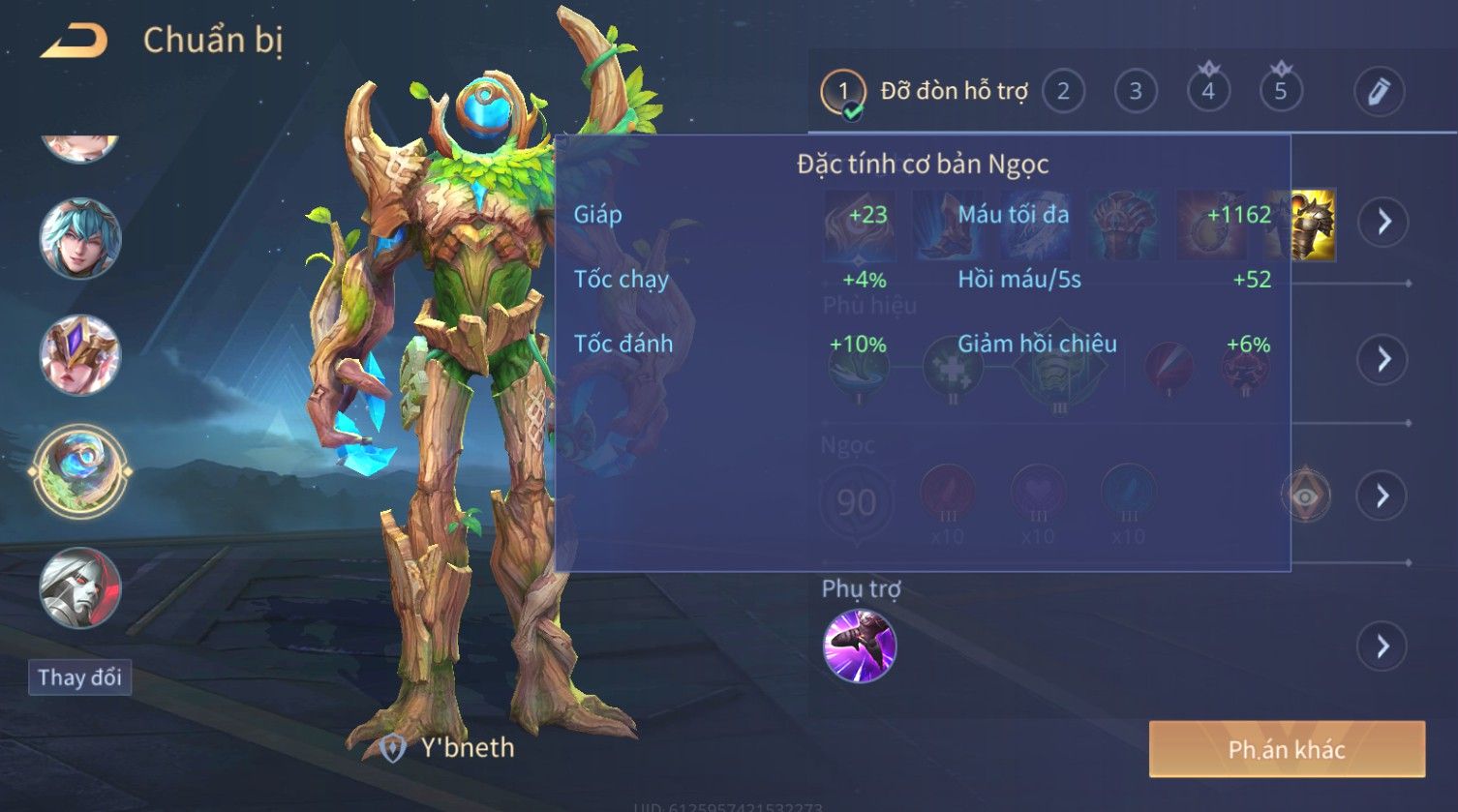Switch to loadout tab 4
This screenshot has width=1458, height=812.
[1208, 92]
